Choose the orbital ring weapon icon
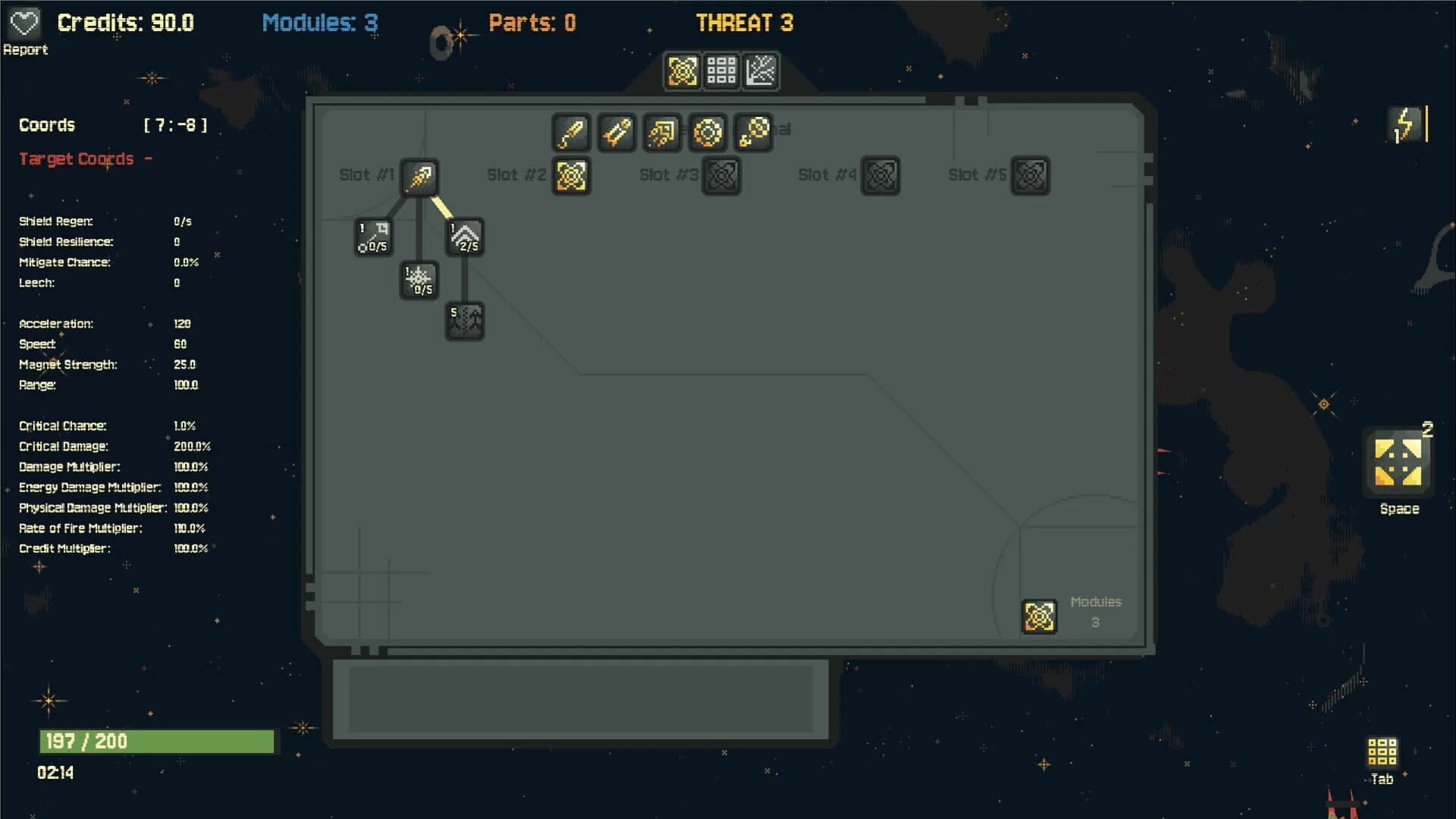 (x=708, y=133)
